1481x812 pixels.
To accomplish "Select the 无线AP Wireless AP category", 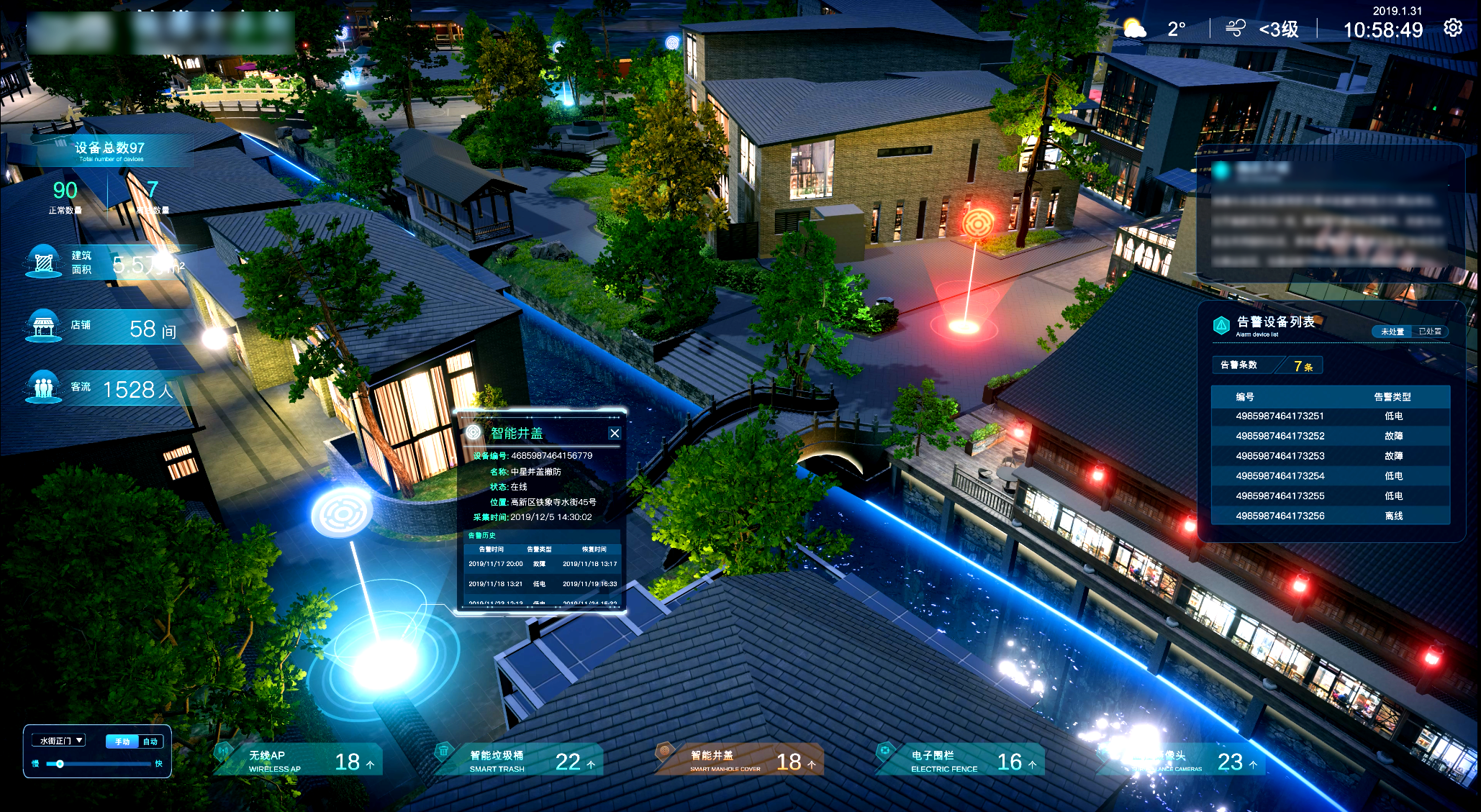I will pos(299,761).
